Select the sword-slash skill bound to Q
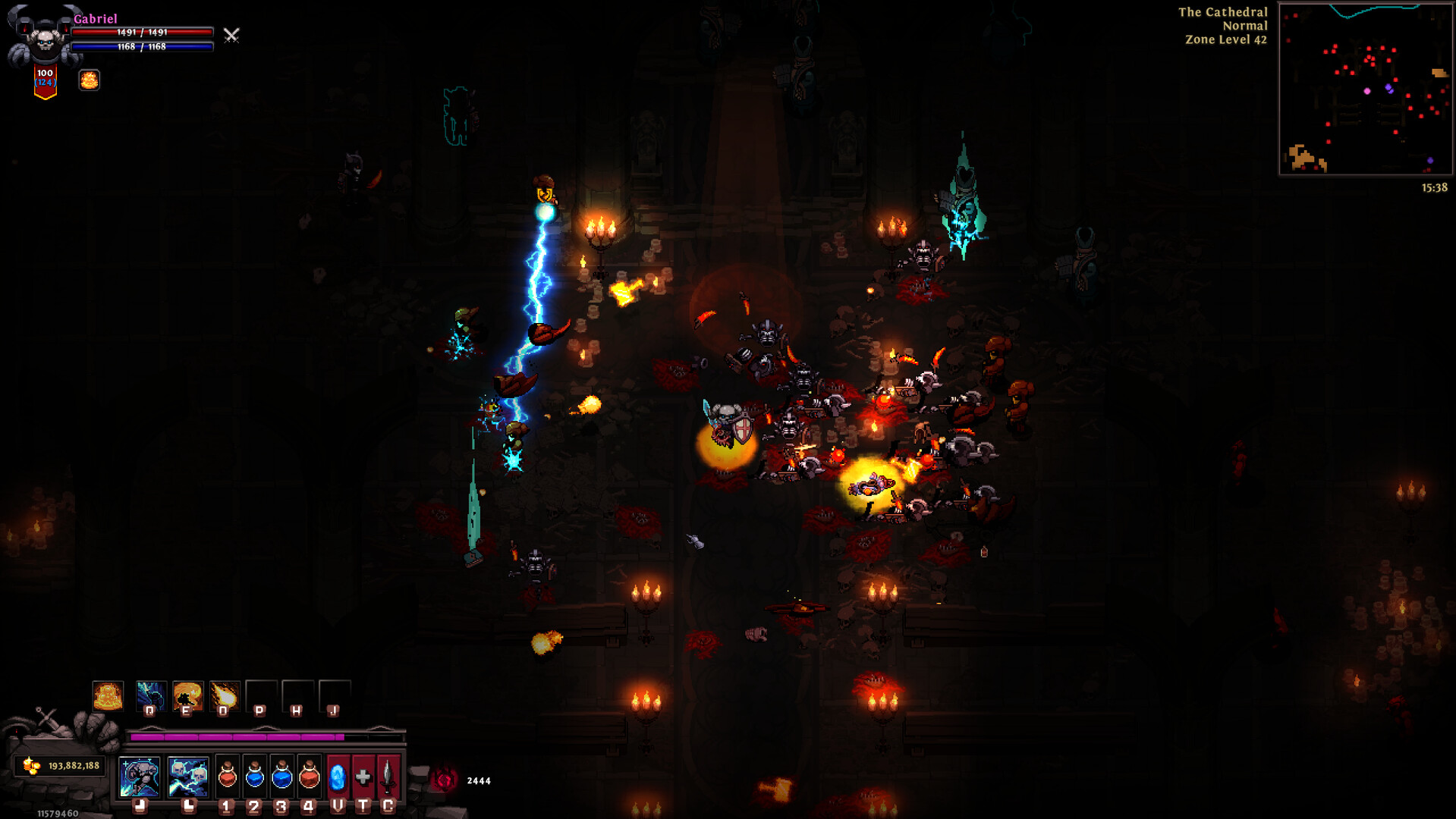 click(151, 694)
